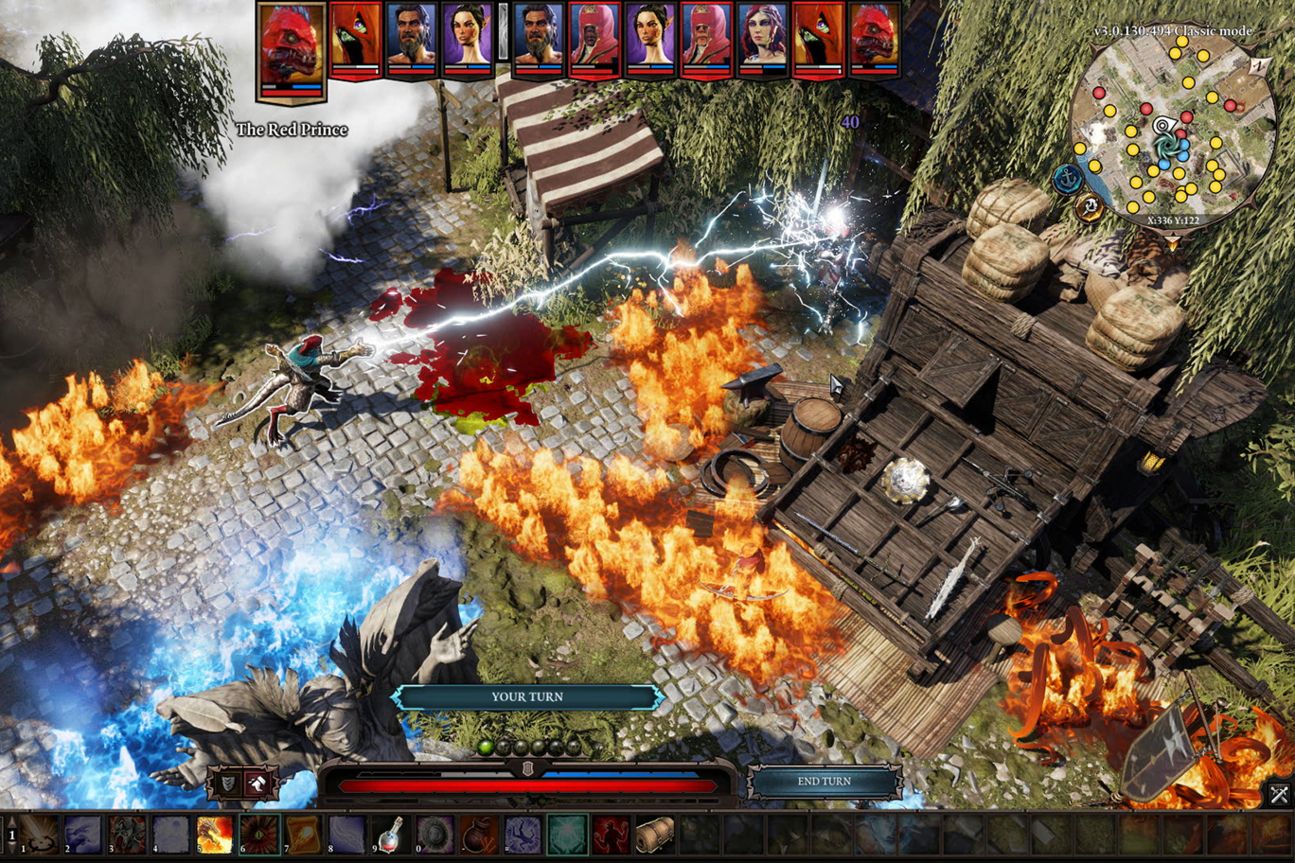Click the compass arrow on the minimap edge
The height and width of the screenshot is (863, 1295).
pyautogui.click(x=1262, y=66)
